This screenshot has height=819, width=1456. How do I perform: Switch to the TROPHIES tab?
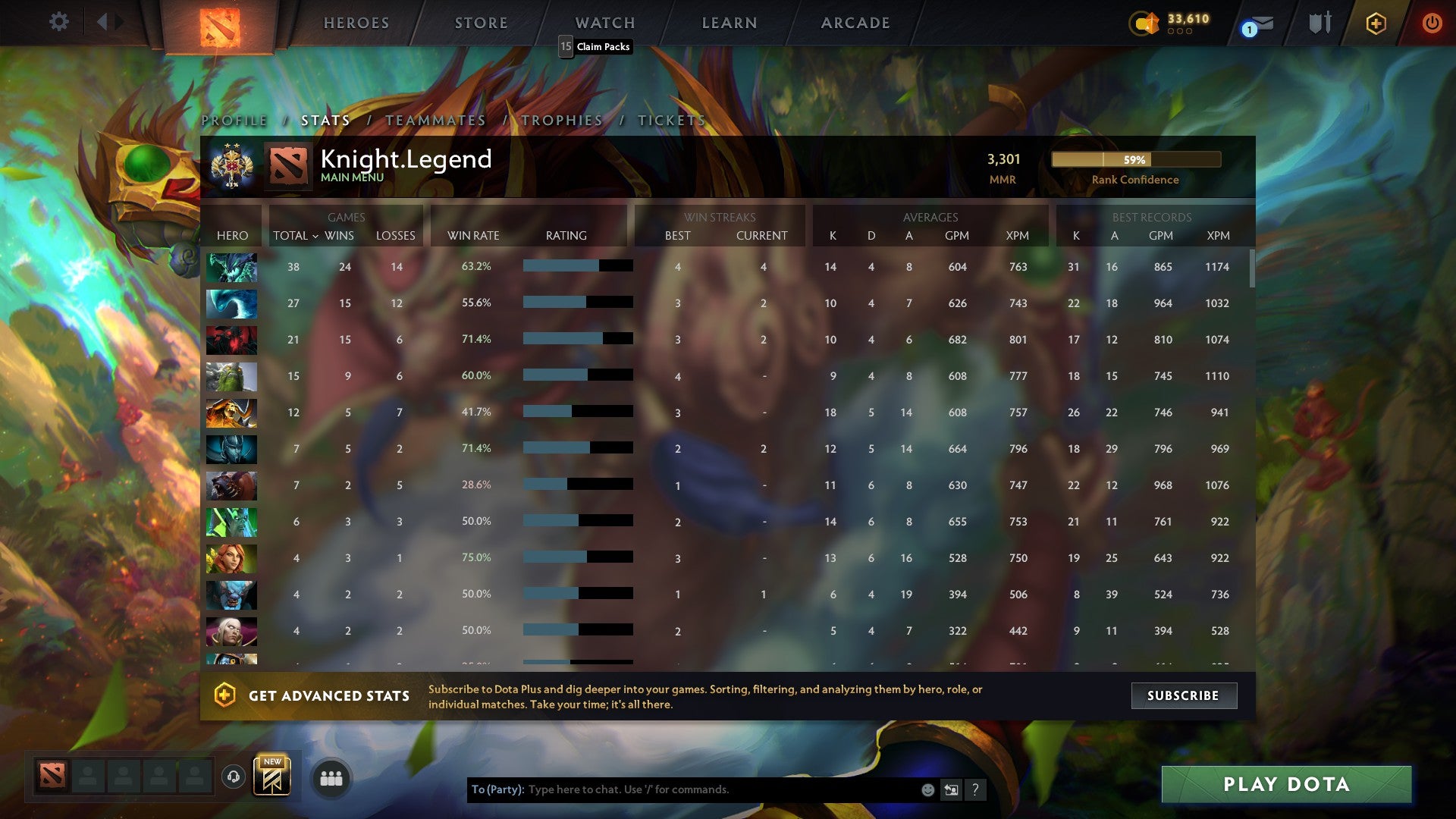click(560, 120)
